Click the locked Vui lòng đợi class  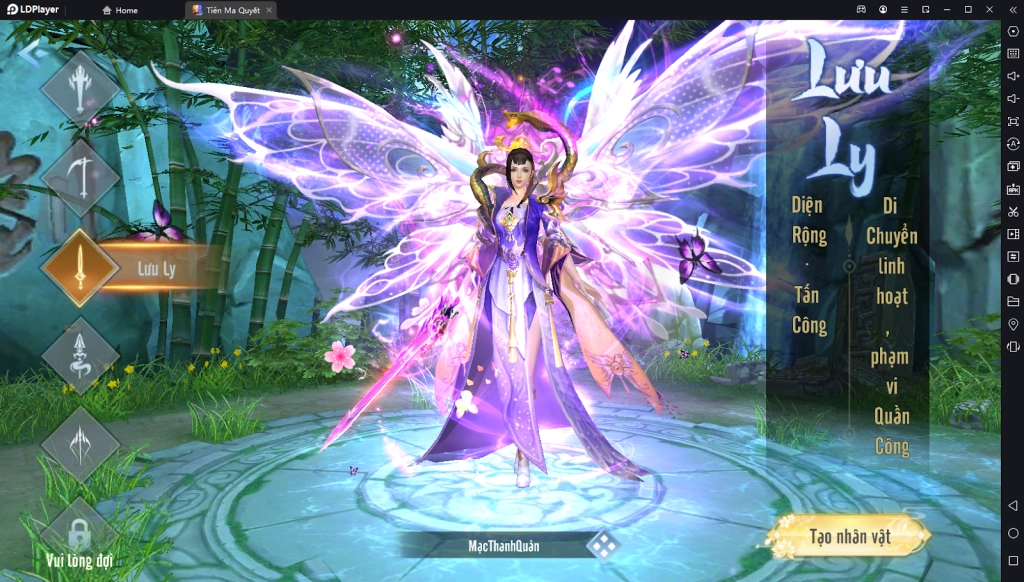coord(78,535)
